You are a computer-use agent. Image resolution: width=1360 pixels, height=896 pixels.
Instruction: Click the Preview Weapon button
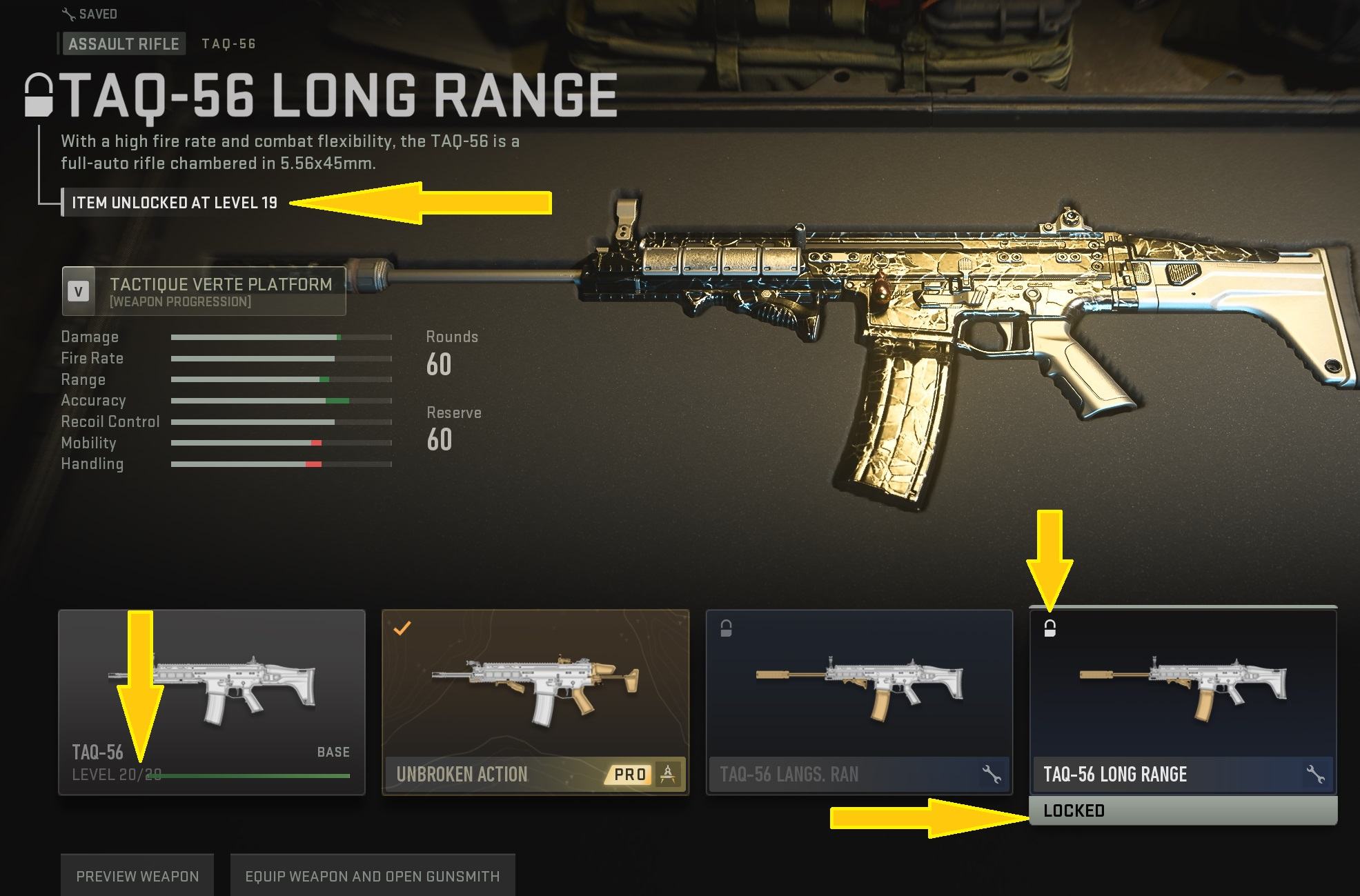coord(137,876)
